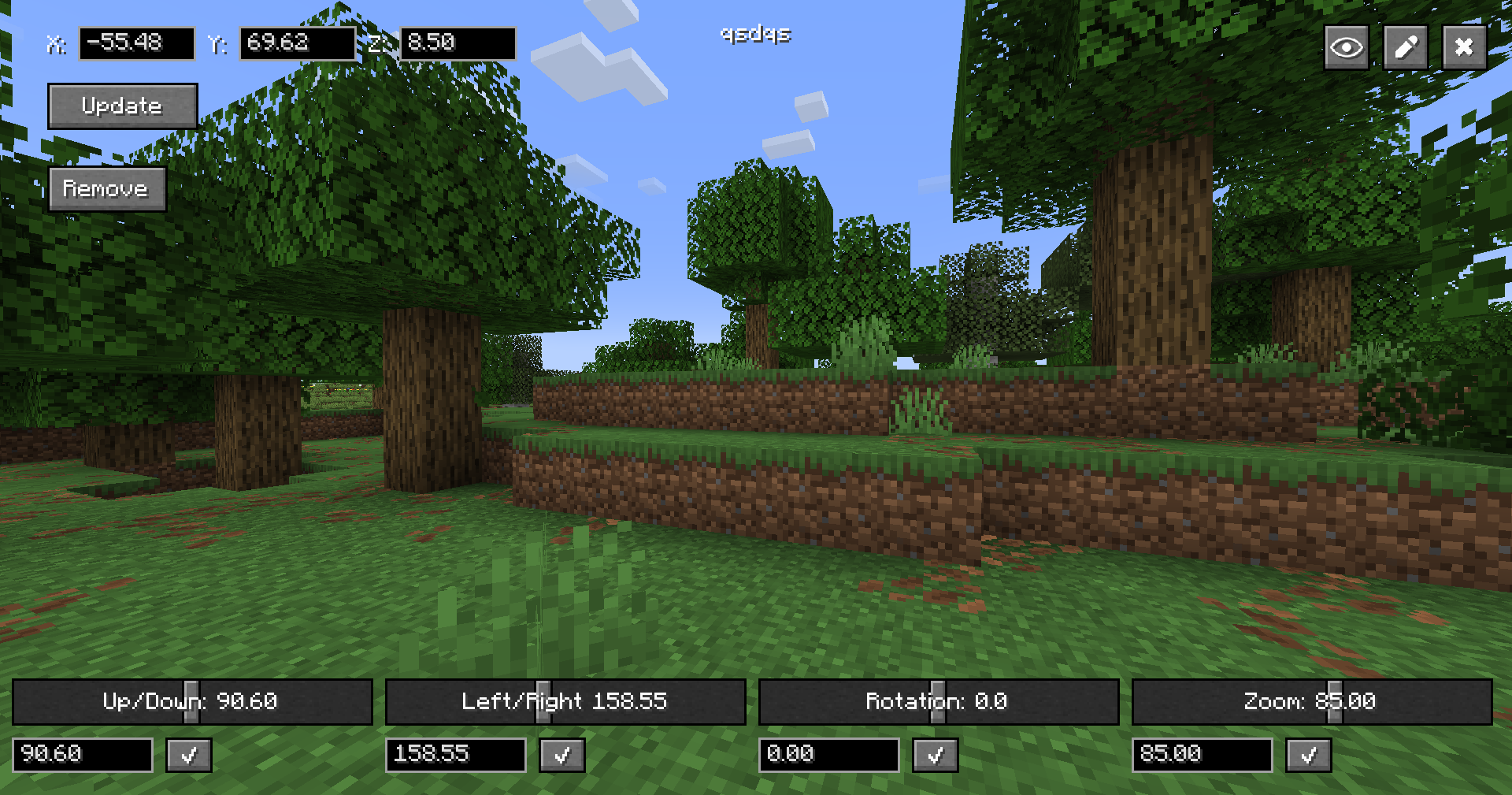Click the Up/Down input showing 90.60
This screenshot has height=795, width=1512.
tap(82, 755)
